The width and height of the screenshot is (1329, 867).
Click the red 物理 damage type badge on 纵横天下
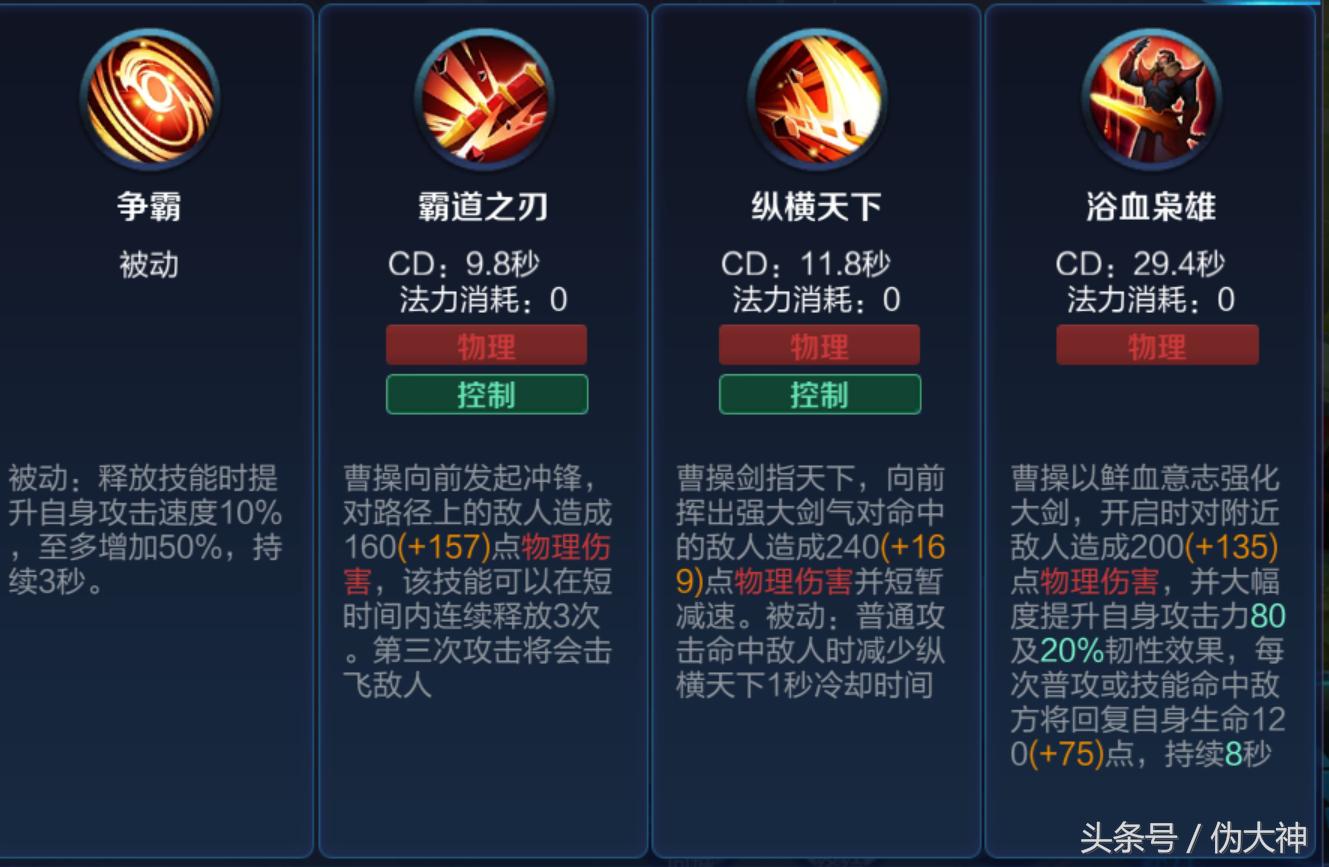820,346
